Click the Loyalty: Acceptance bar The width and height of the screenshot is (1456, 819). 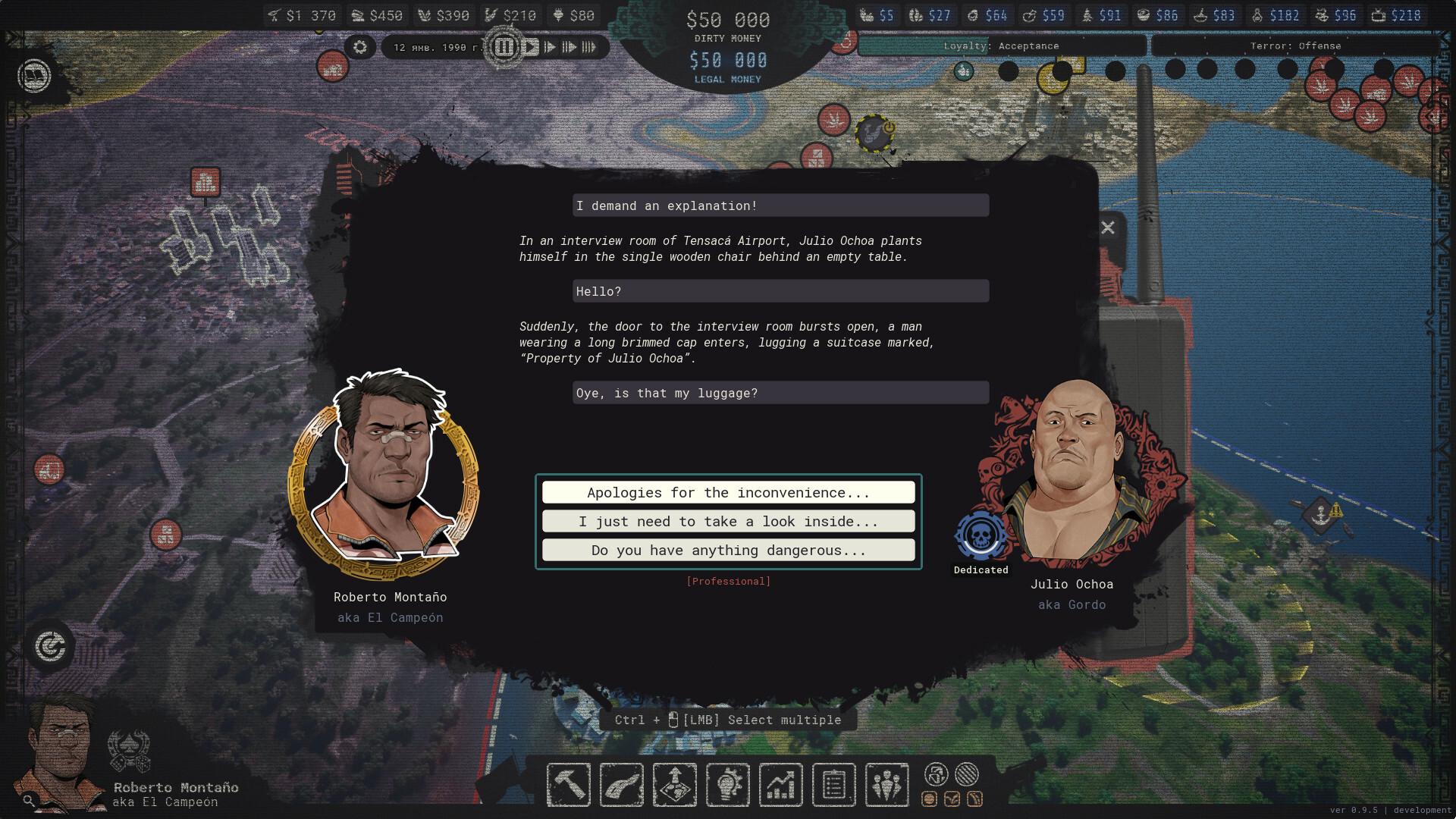[1001, 46]
